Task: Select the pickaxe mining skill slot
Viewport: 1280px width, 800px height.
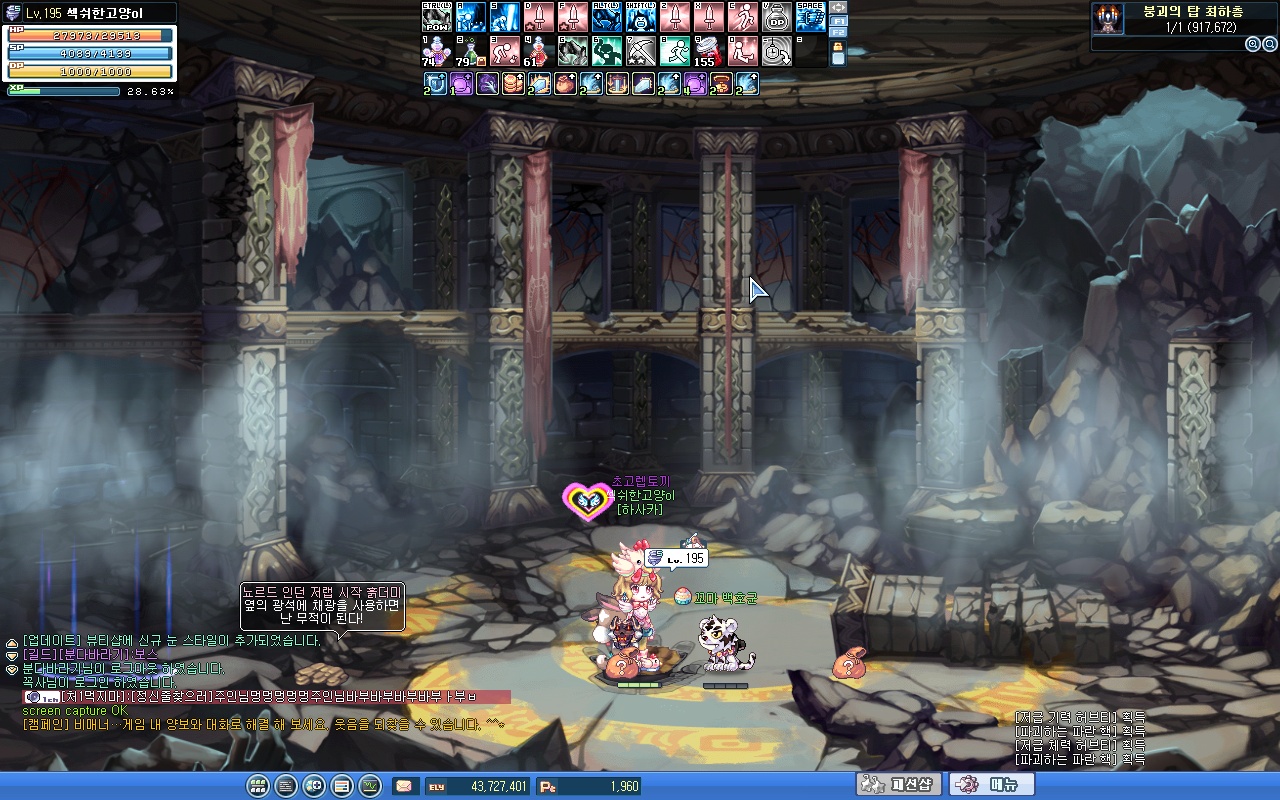Action: [x=641, y=51]
